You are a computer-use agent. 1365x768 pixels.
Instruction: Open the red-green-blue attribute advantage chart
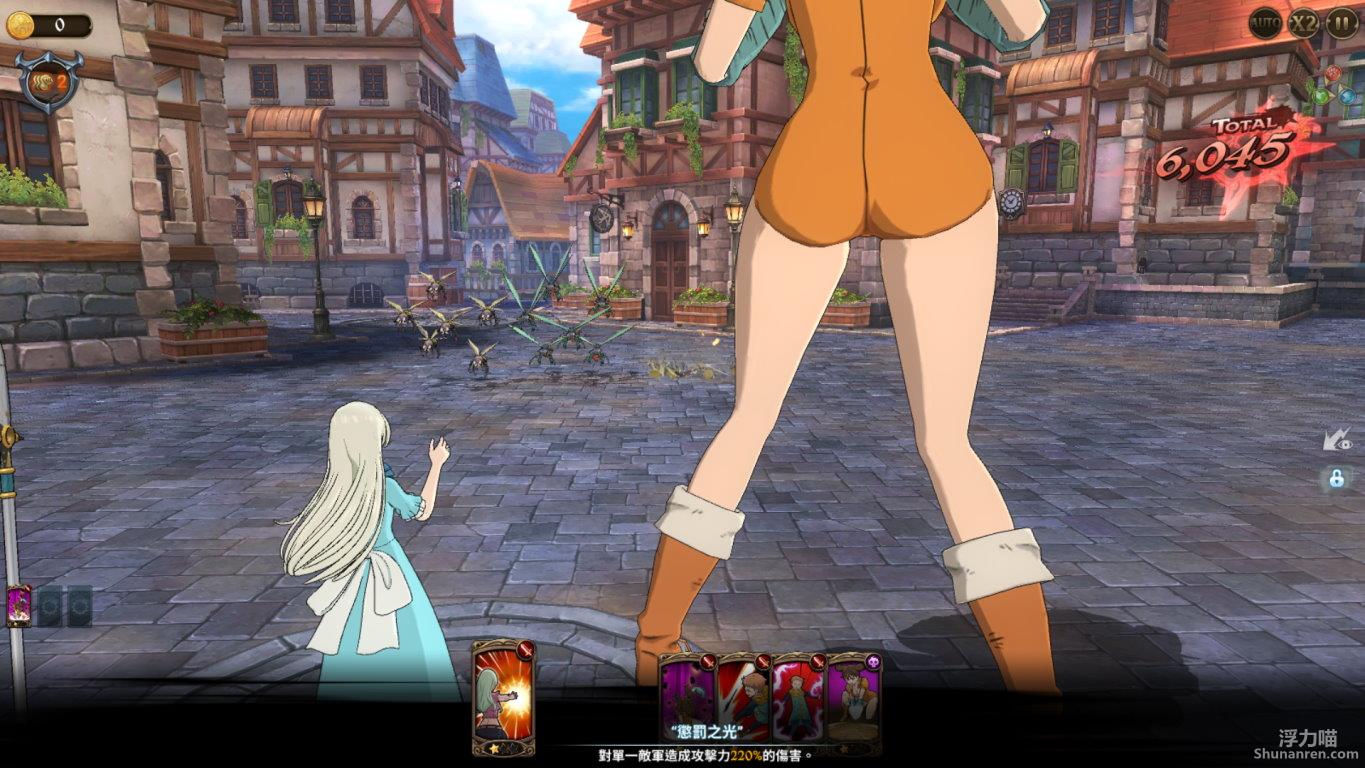point(1335,89)
